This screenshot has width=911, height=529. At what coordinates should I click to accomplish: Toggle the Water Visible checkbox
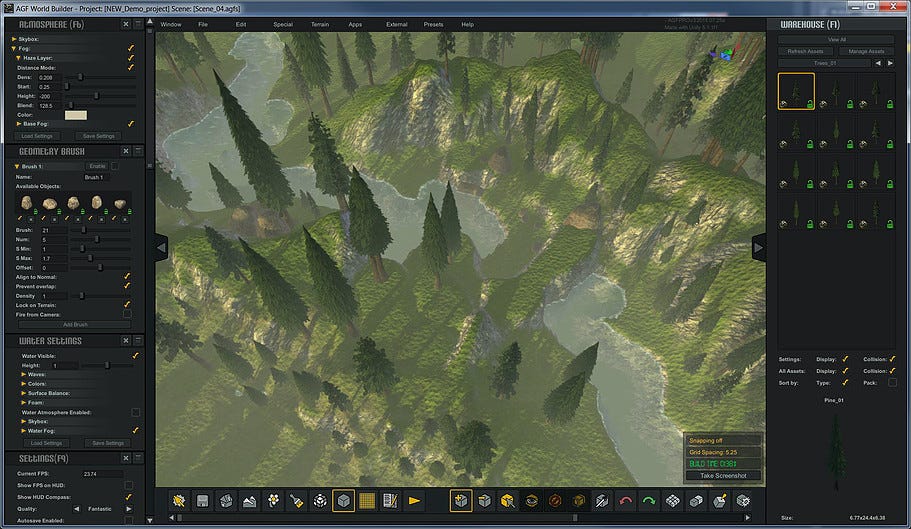(x=135, y=355)
